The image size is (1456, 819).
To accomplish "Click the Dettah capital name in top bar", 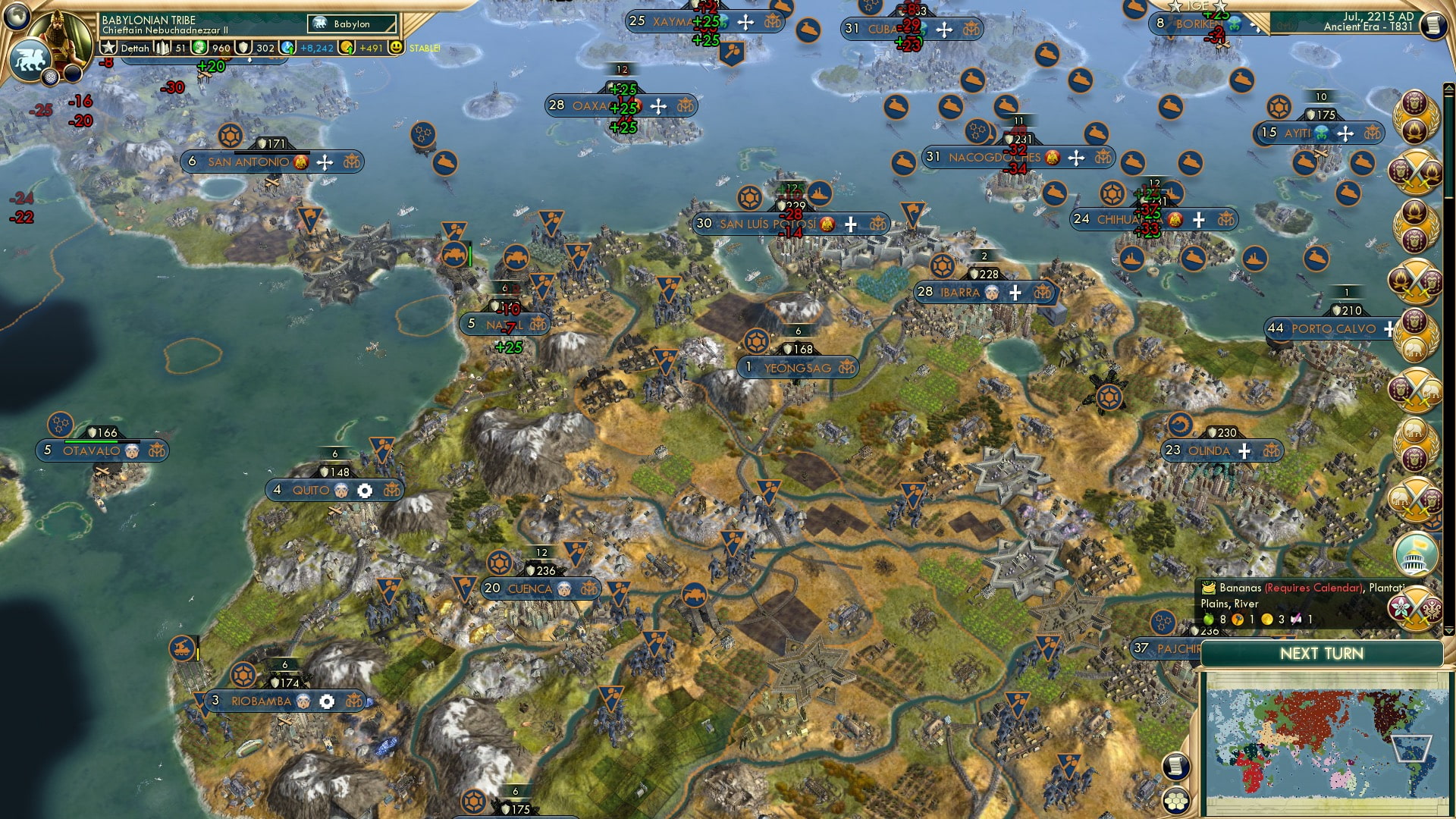I will (135, 47).
